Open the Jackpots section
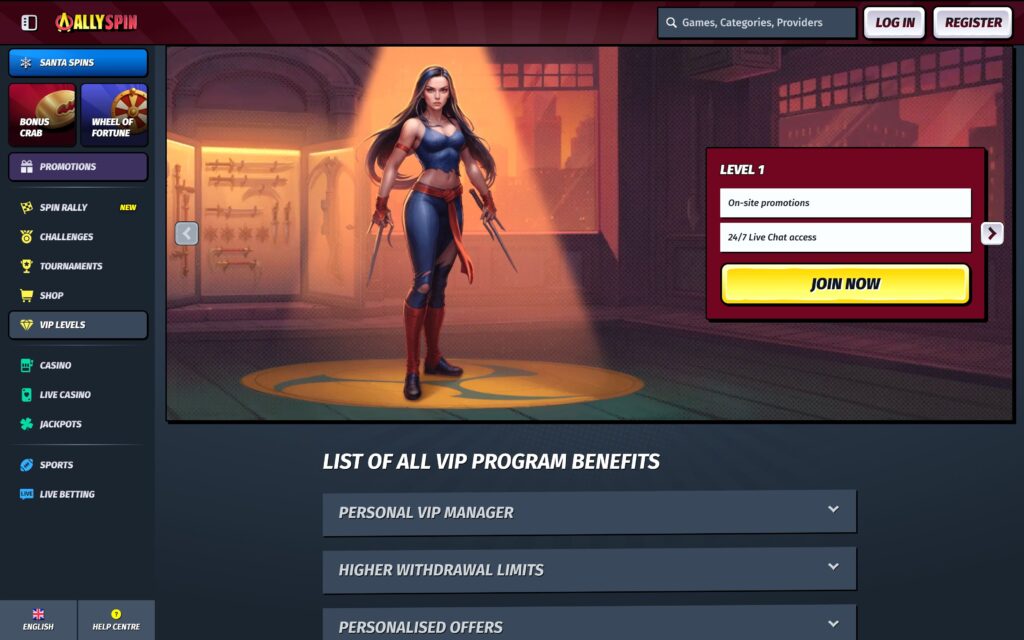This screenshot has width=1024, height=640. (x=60, y=424)
